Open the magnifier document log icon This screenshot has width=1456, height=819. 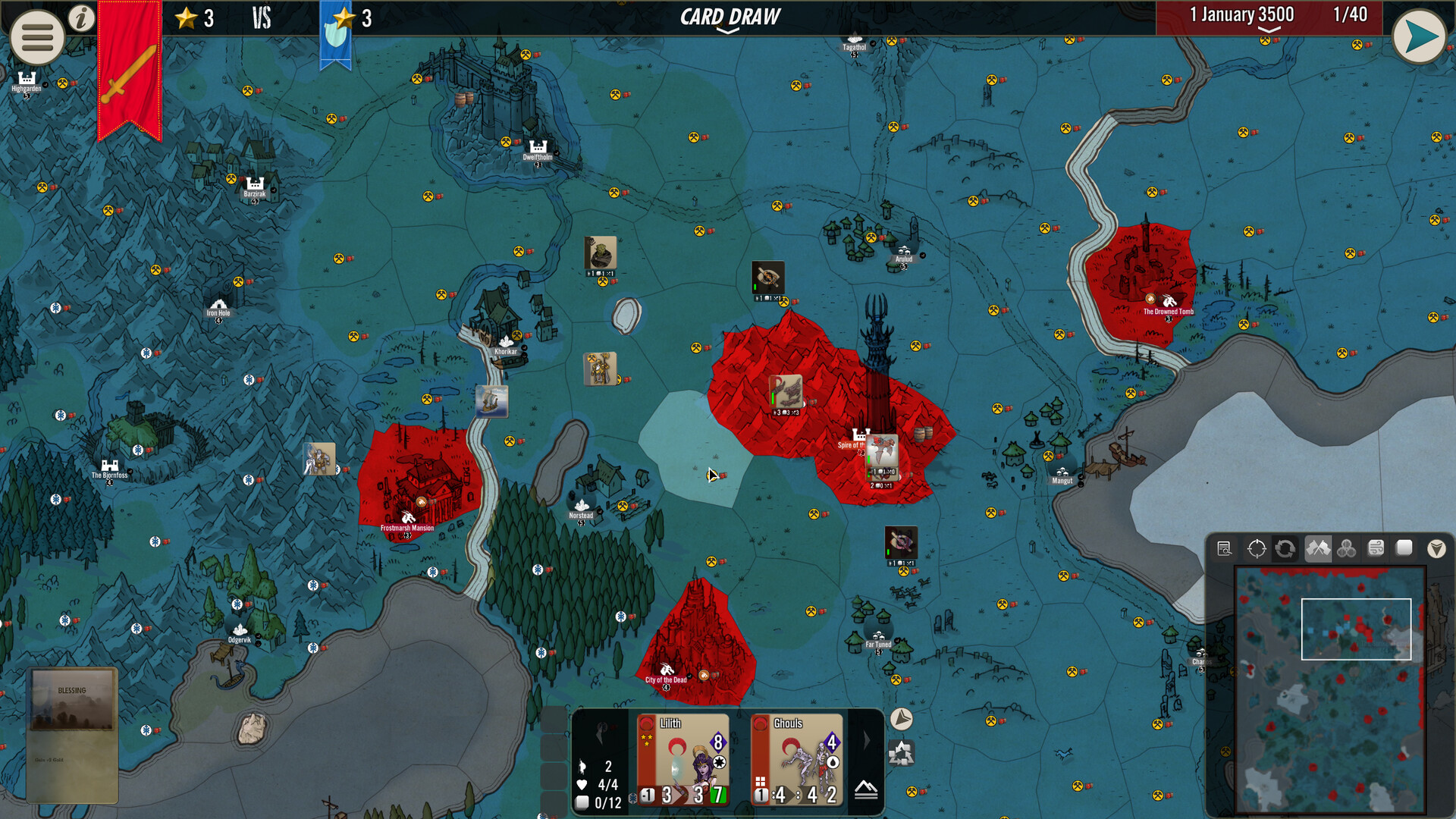[x=1224, y=548]
